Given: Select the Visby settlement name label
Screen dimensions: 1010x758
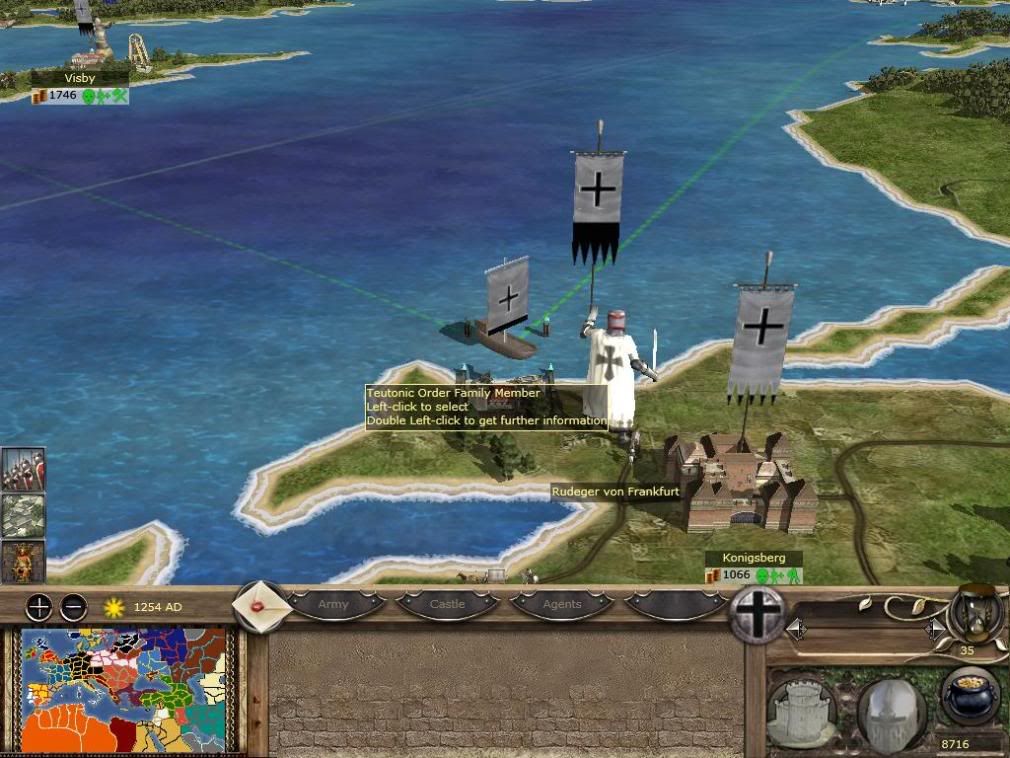Looking at the screenshot, I should coord(78,78).
